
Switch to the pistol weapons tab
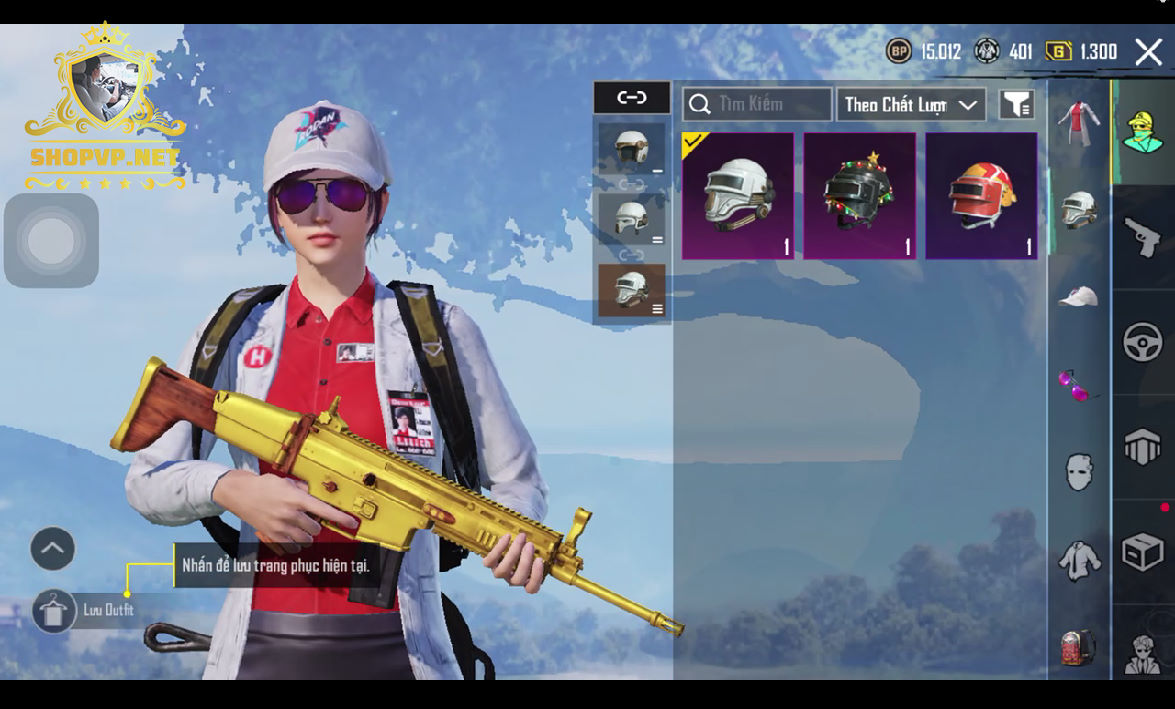(x=1143, y=238)
